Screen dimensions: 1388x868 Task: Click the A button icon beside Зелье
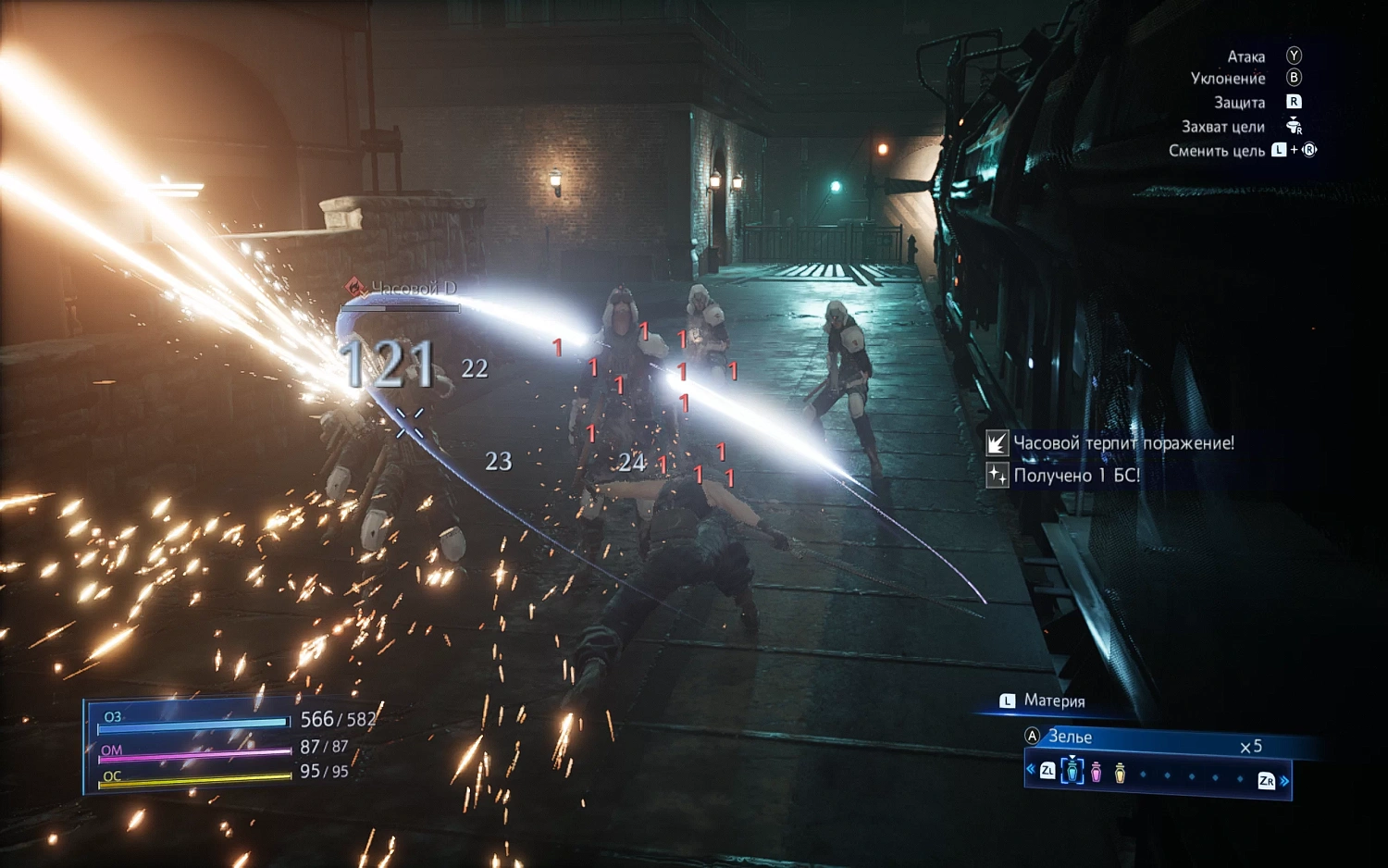coord(1032,736)
